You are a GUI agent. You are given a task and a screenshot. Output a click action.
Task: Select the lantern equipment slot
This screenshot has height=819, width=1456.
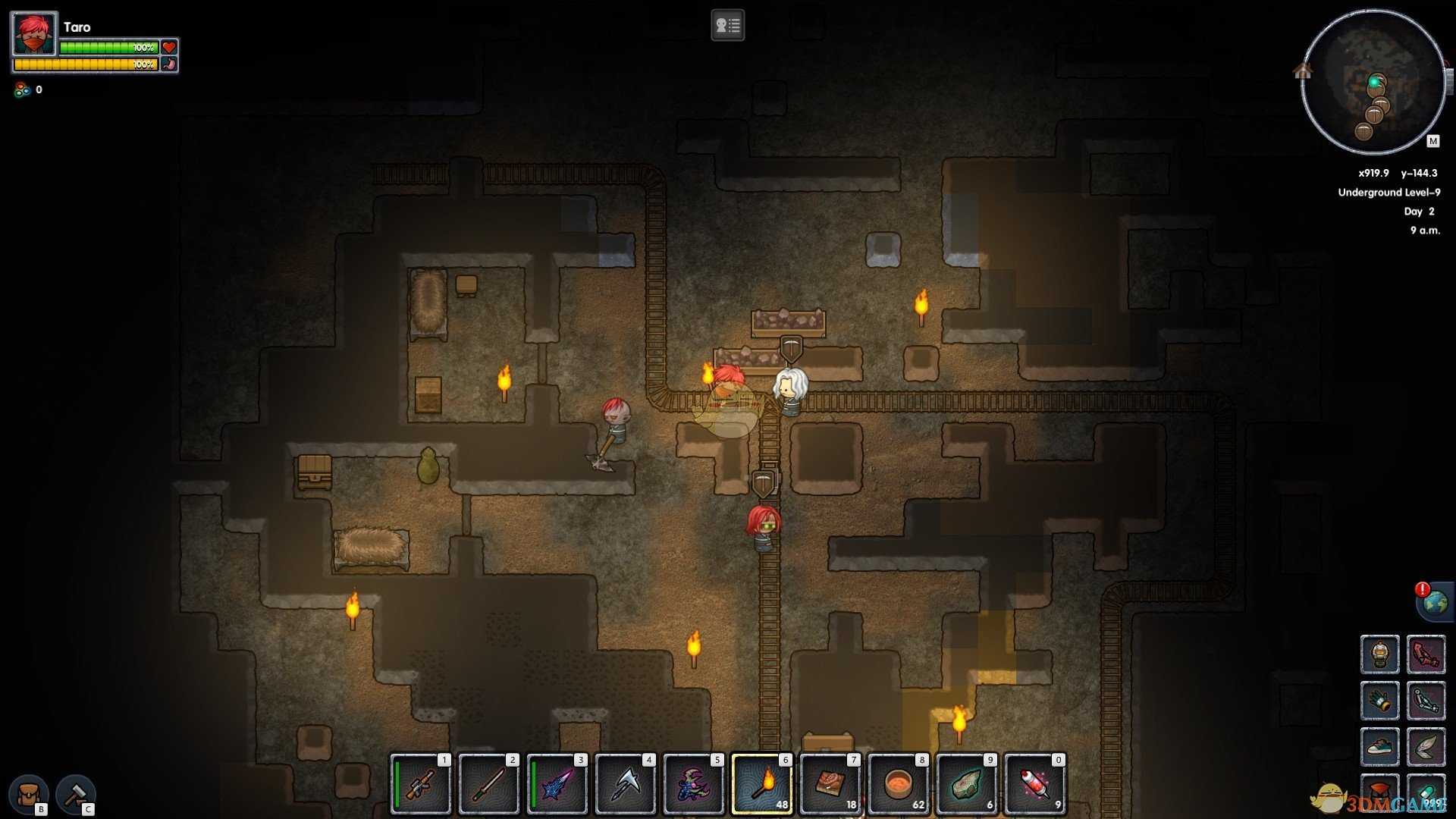click(x=1379, y=654)
